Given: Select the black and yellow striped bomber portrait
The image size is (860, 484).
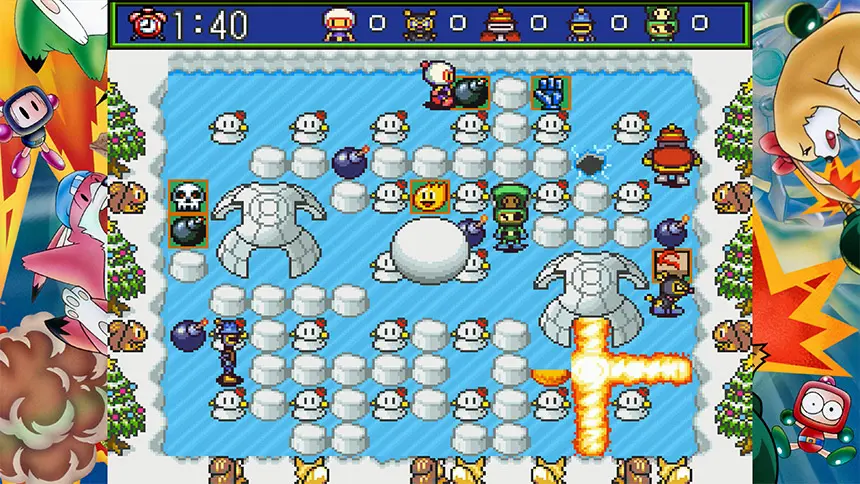Looking at the screenshot, I should (419, 23).
